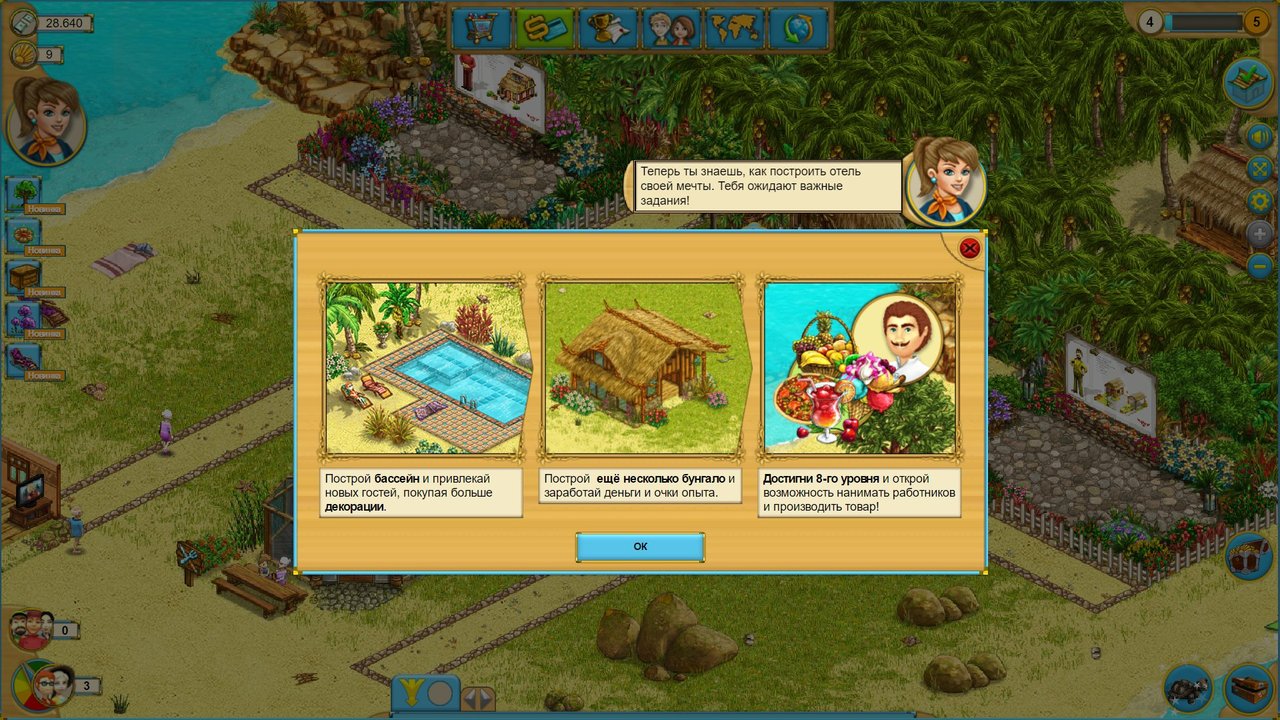Open the dollar and credit card bank
1280x720 pixels.
(544, 28)
